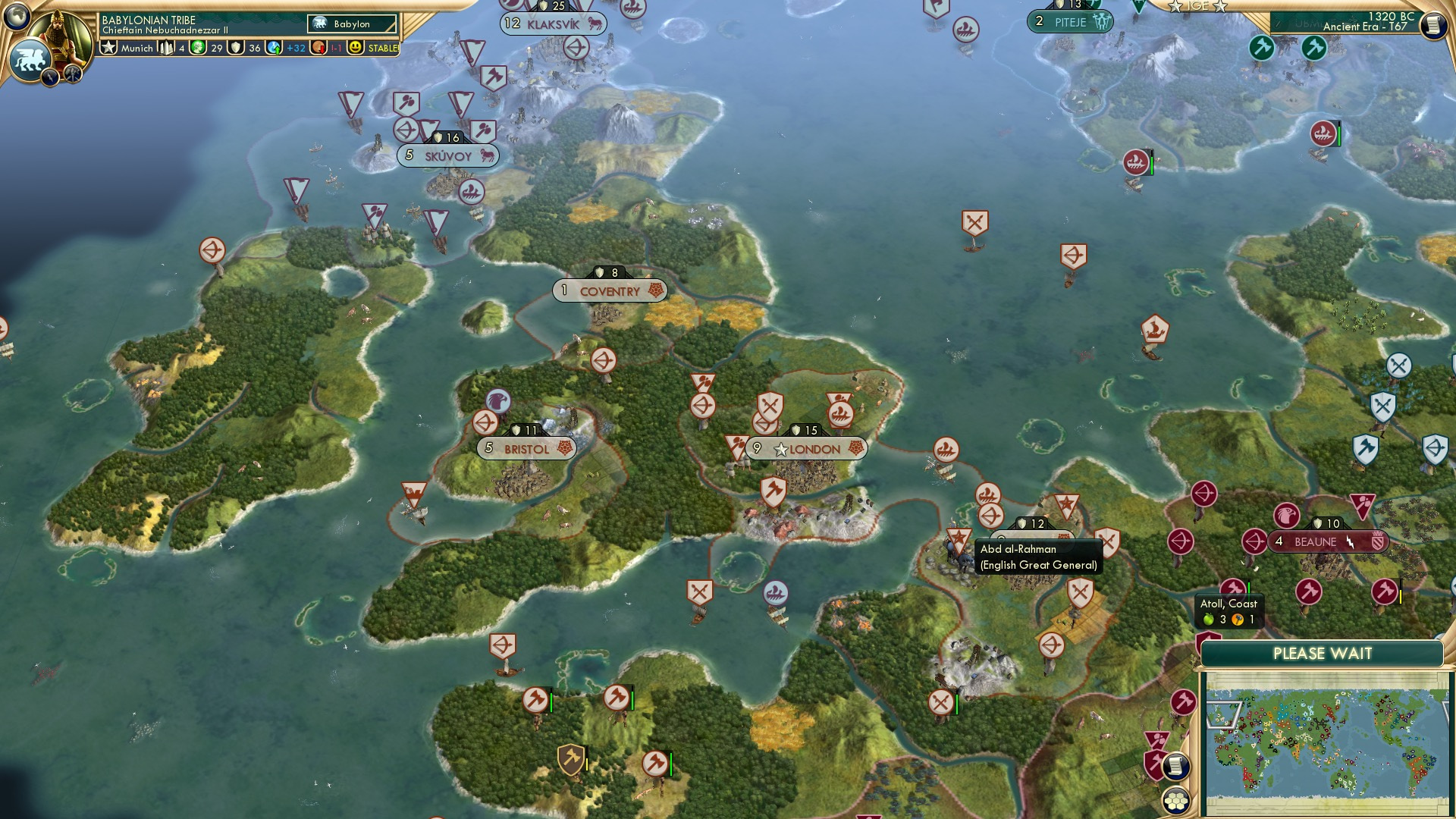The width and height of the screenshot is (1456, 819).
Task: Click the Munich capital link
Action: 137,48
